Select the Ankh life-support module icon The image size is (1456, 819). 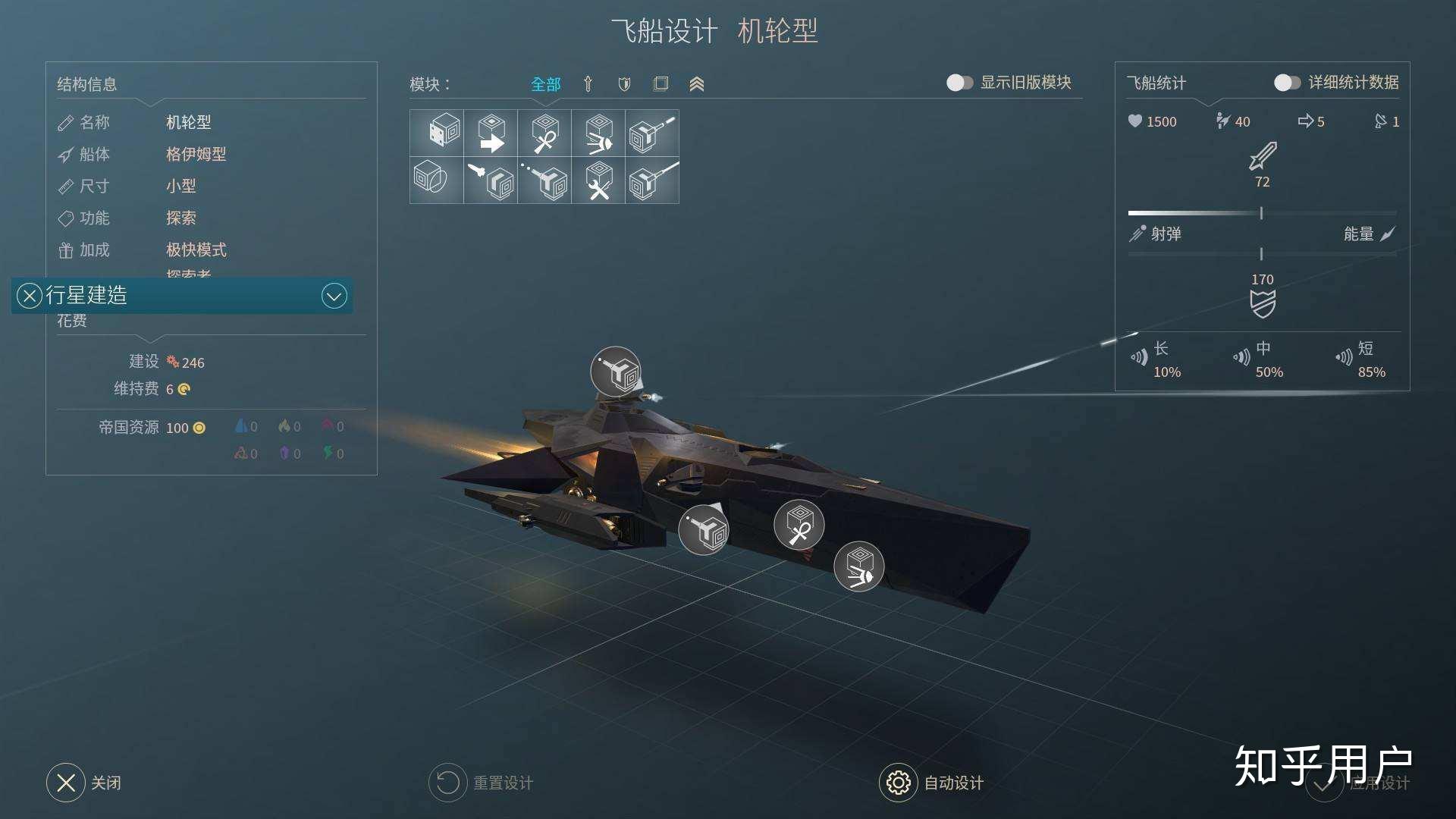pyautogui.click(x=544, y=134)
